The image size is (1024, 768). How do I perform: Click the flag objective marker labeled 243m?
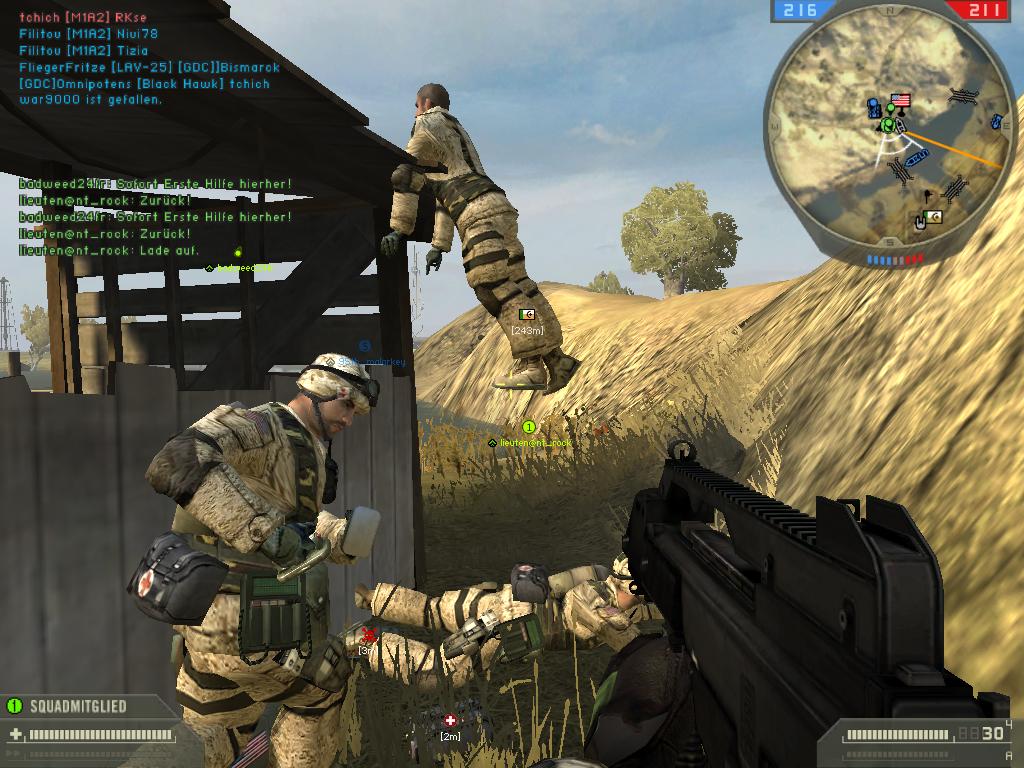tap(527, 314)
